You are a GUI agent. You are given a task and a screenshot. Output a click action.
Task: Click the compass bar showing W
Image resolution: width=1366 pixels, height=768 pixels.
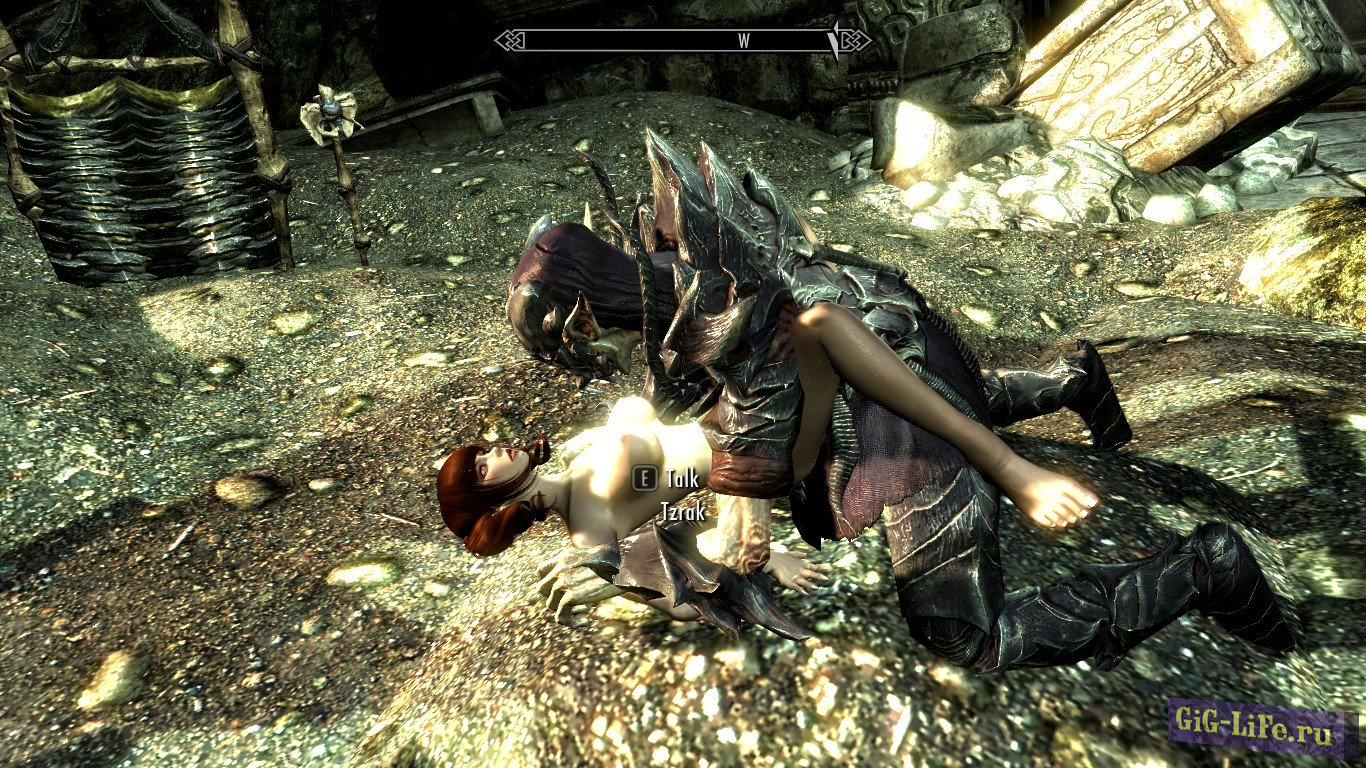pos(683,41)
